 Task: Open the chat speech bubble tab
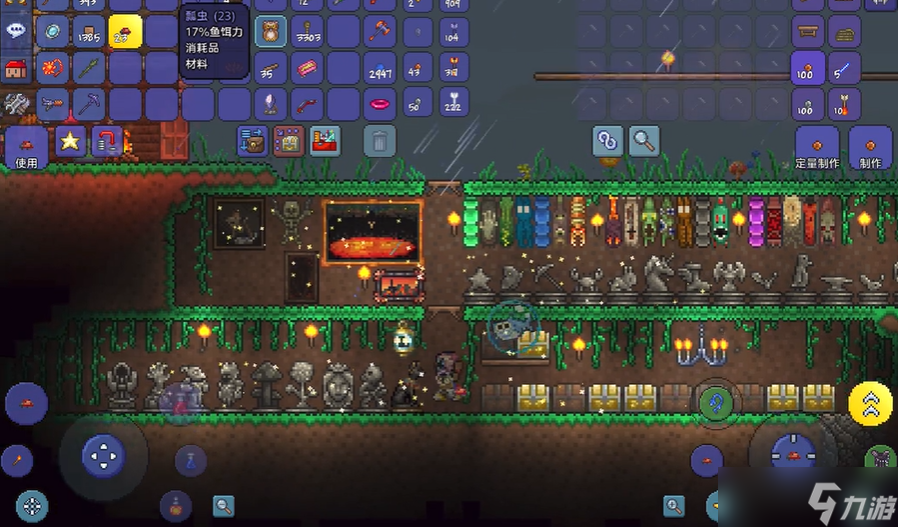pos(16,30)
